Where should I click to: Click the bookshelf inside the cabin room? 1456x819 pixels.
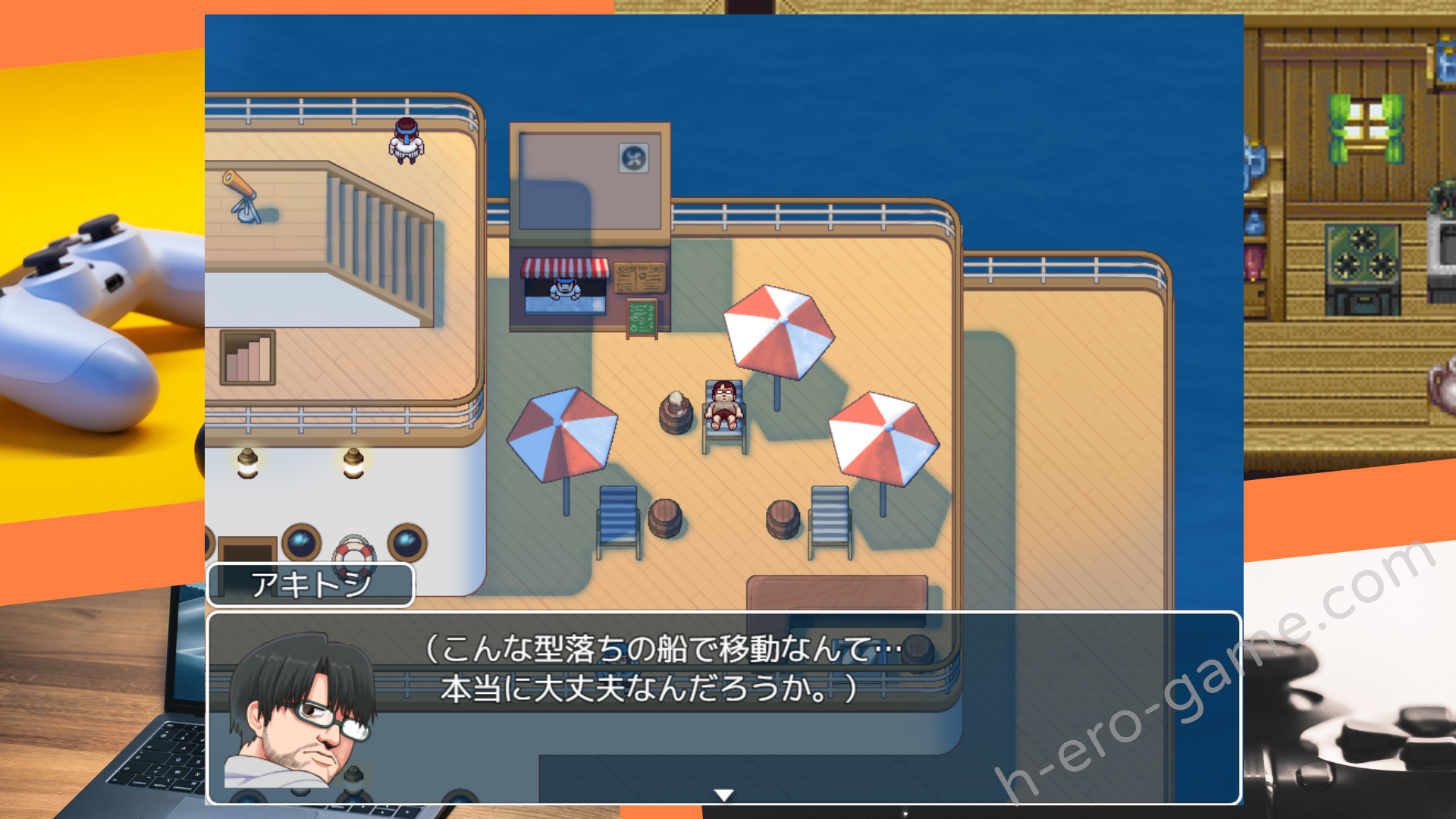pyautogui.click(x=248, y=356)
